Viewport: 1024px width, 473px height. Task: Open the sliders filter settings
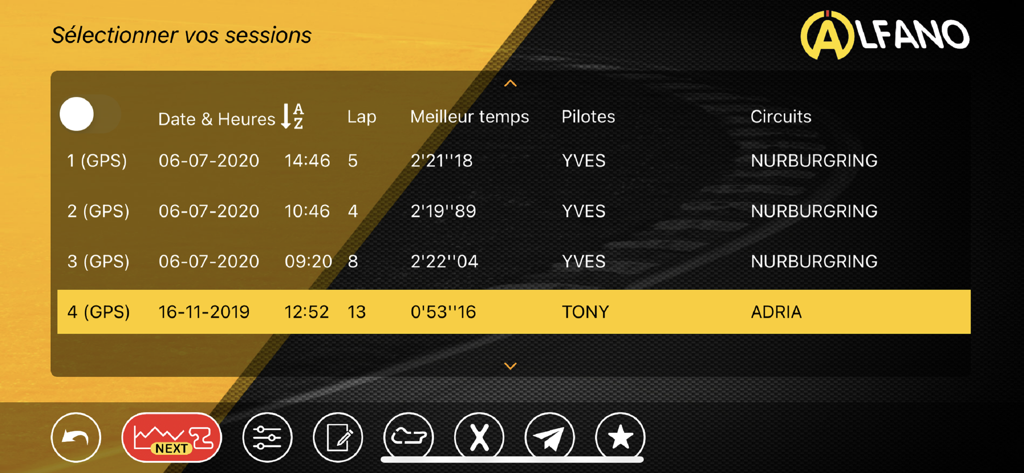coord(267,437)
